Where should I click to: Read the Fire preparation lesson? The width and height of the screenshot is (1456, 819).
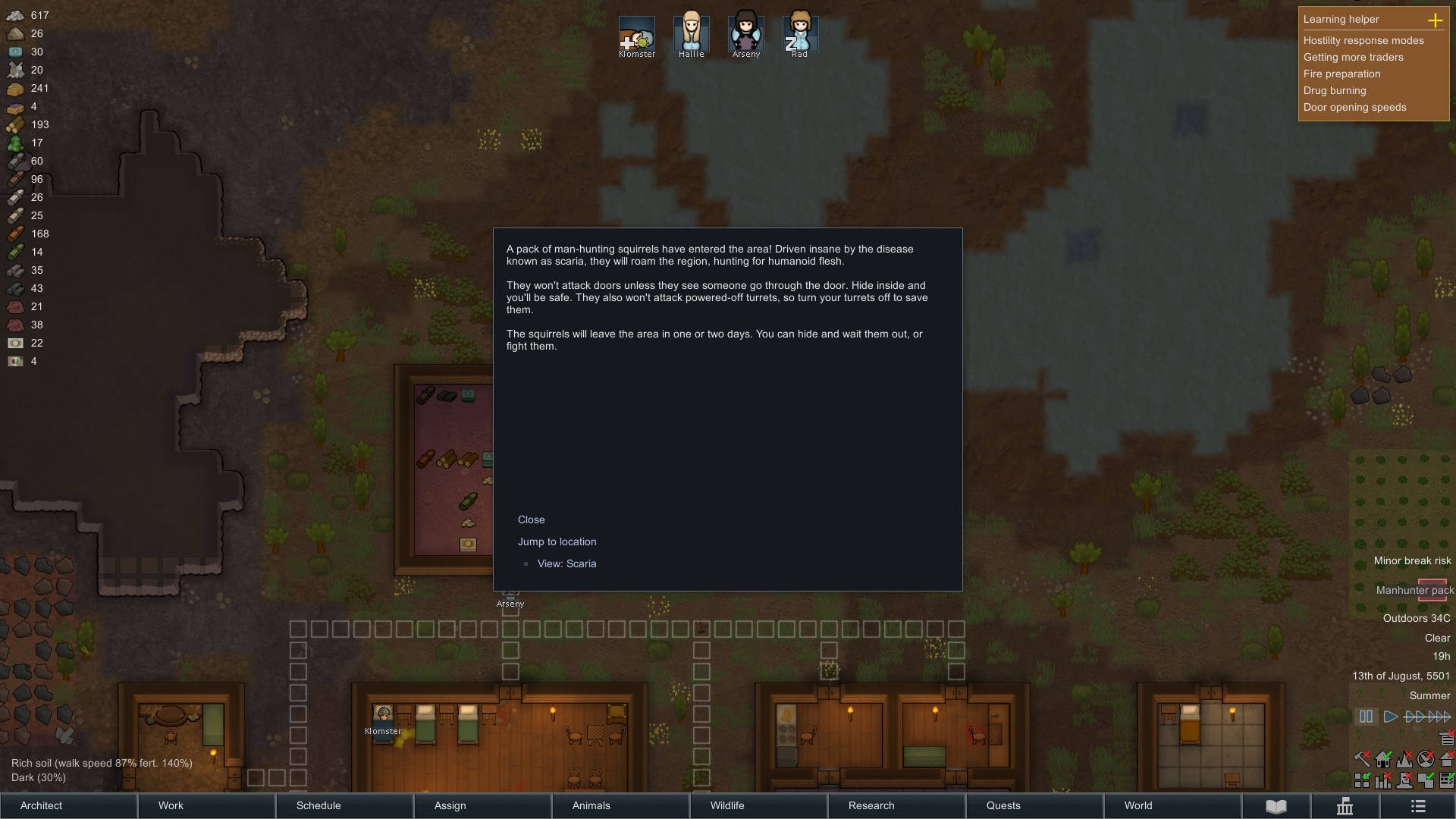pos(1341,74)
